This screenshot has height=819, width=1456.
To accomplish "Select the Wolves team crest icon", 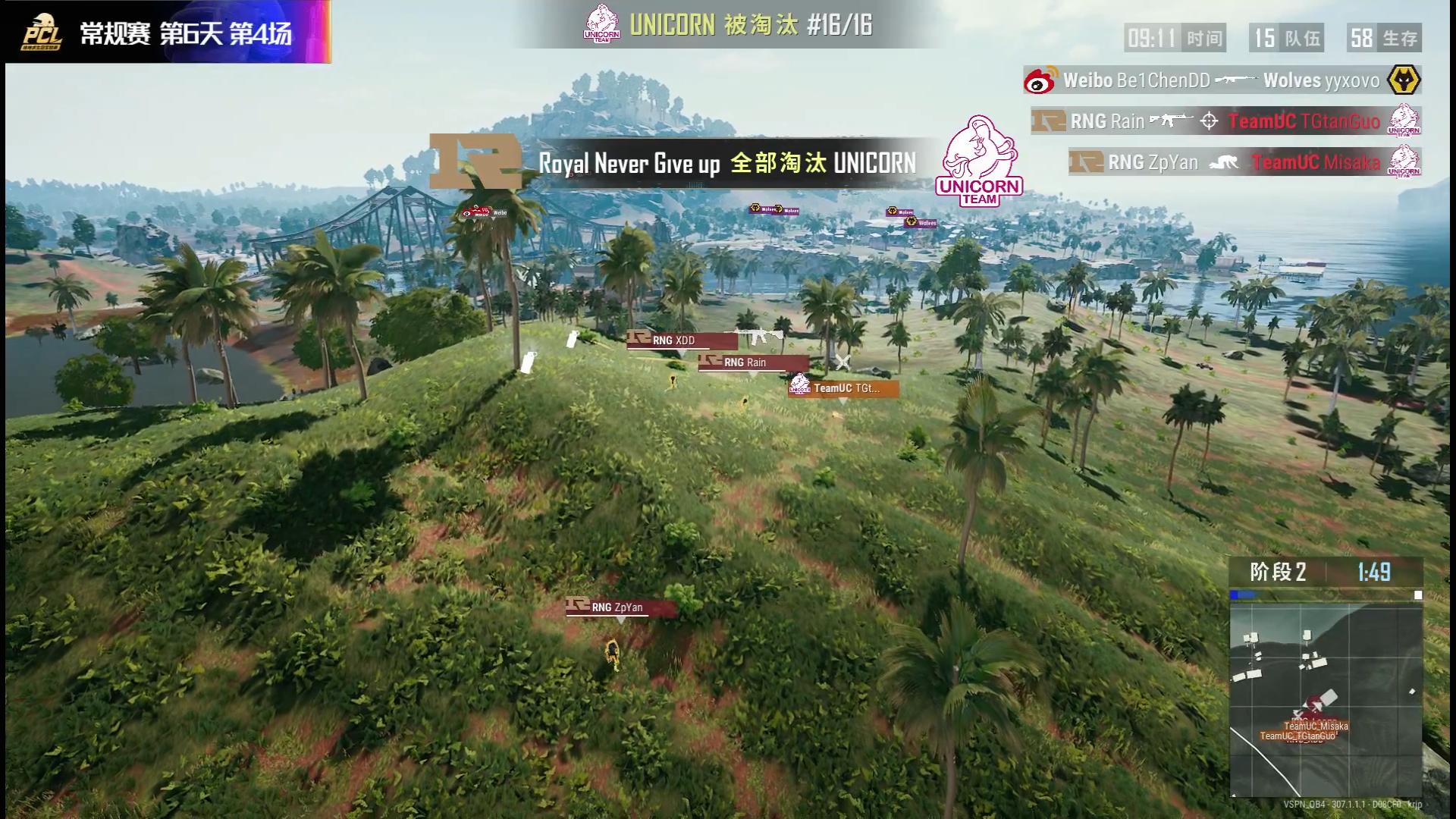I will coord(1404,81).
